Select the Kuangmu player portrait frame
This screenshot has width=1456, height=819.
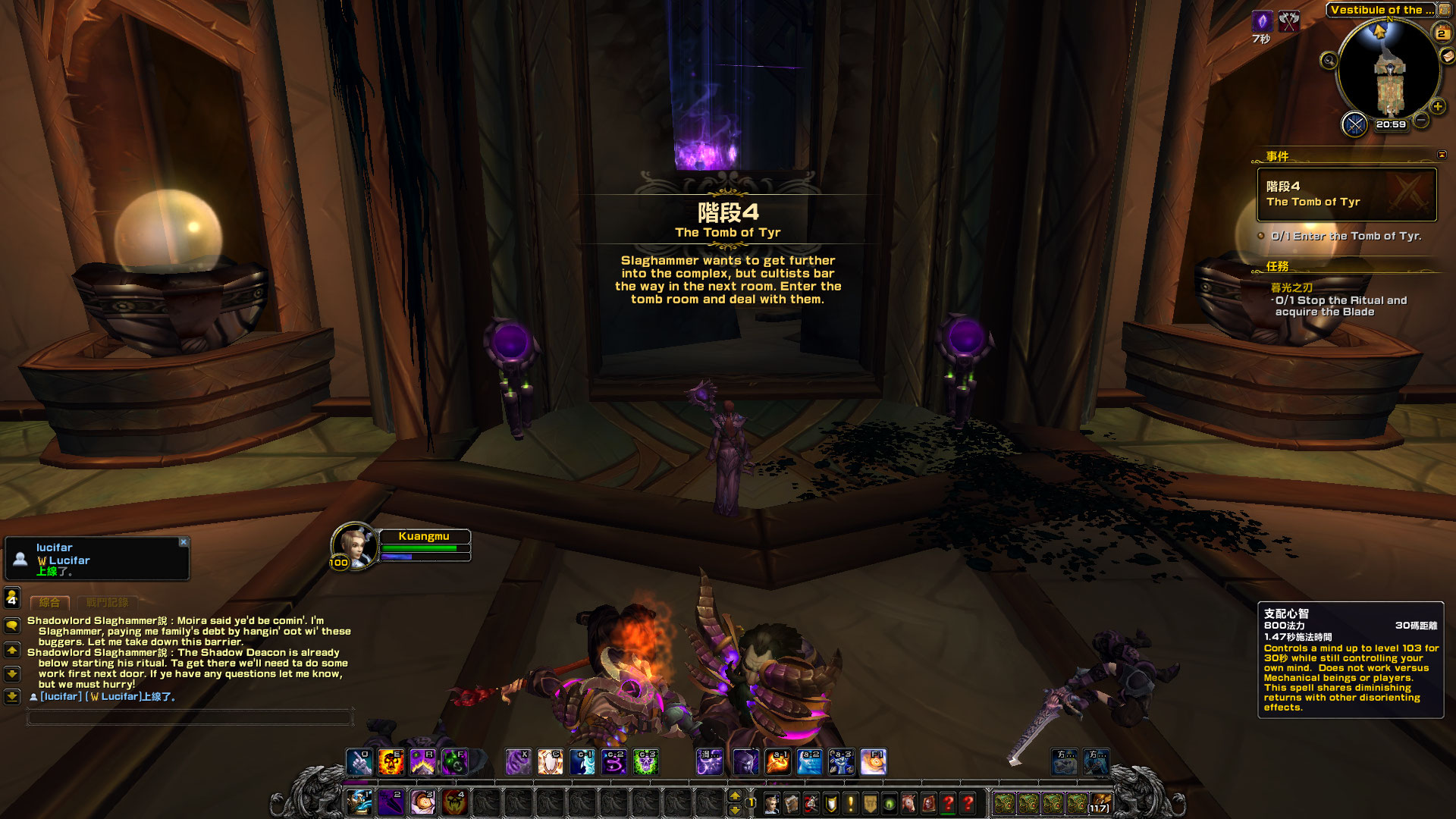click(x=353, y=545)
